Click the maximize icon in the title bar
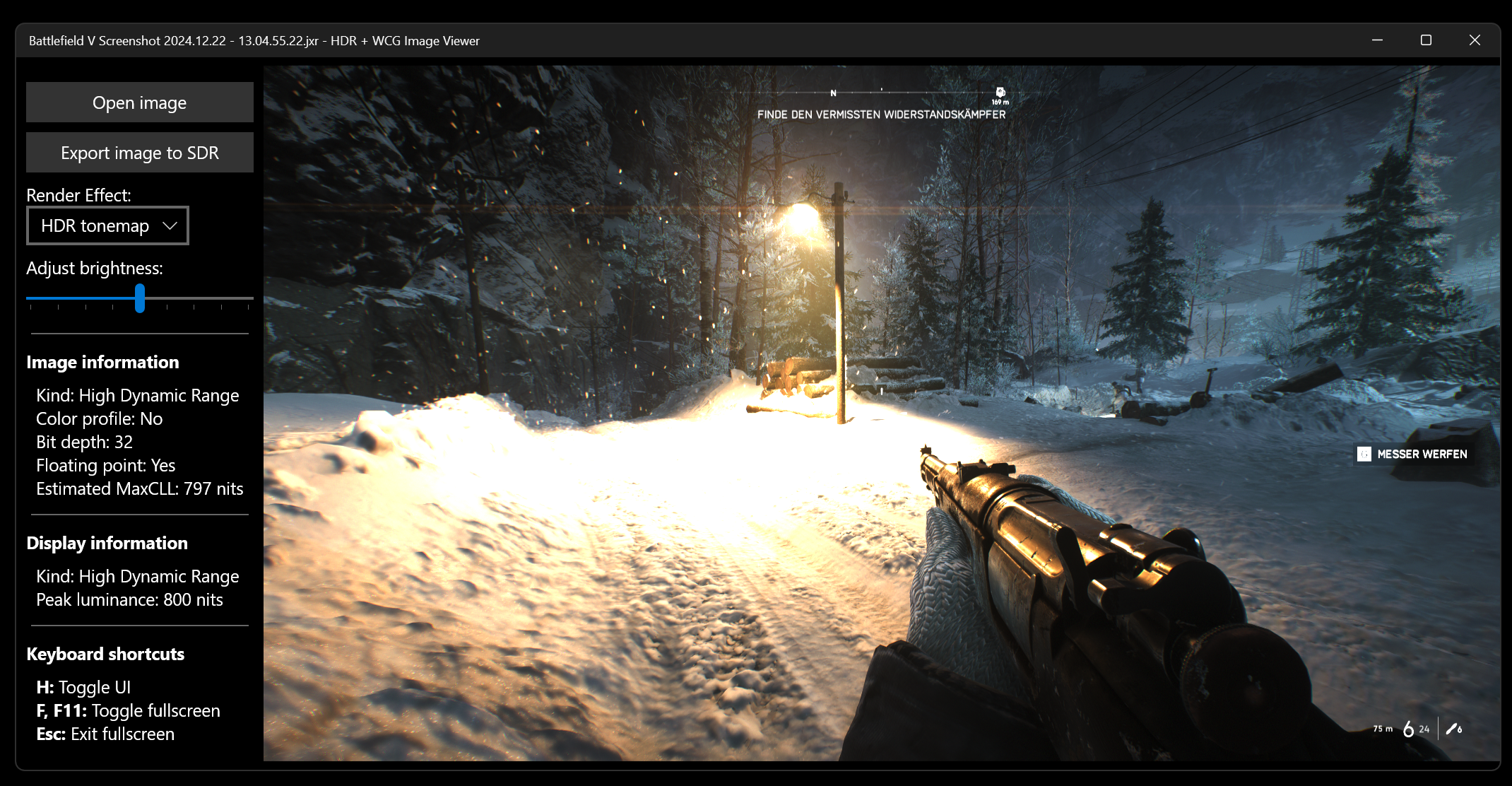This screenshot has width=1512, height=786. (x=1425, y=40)
